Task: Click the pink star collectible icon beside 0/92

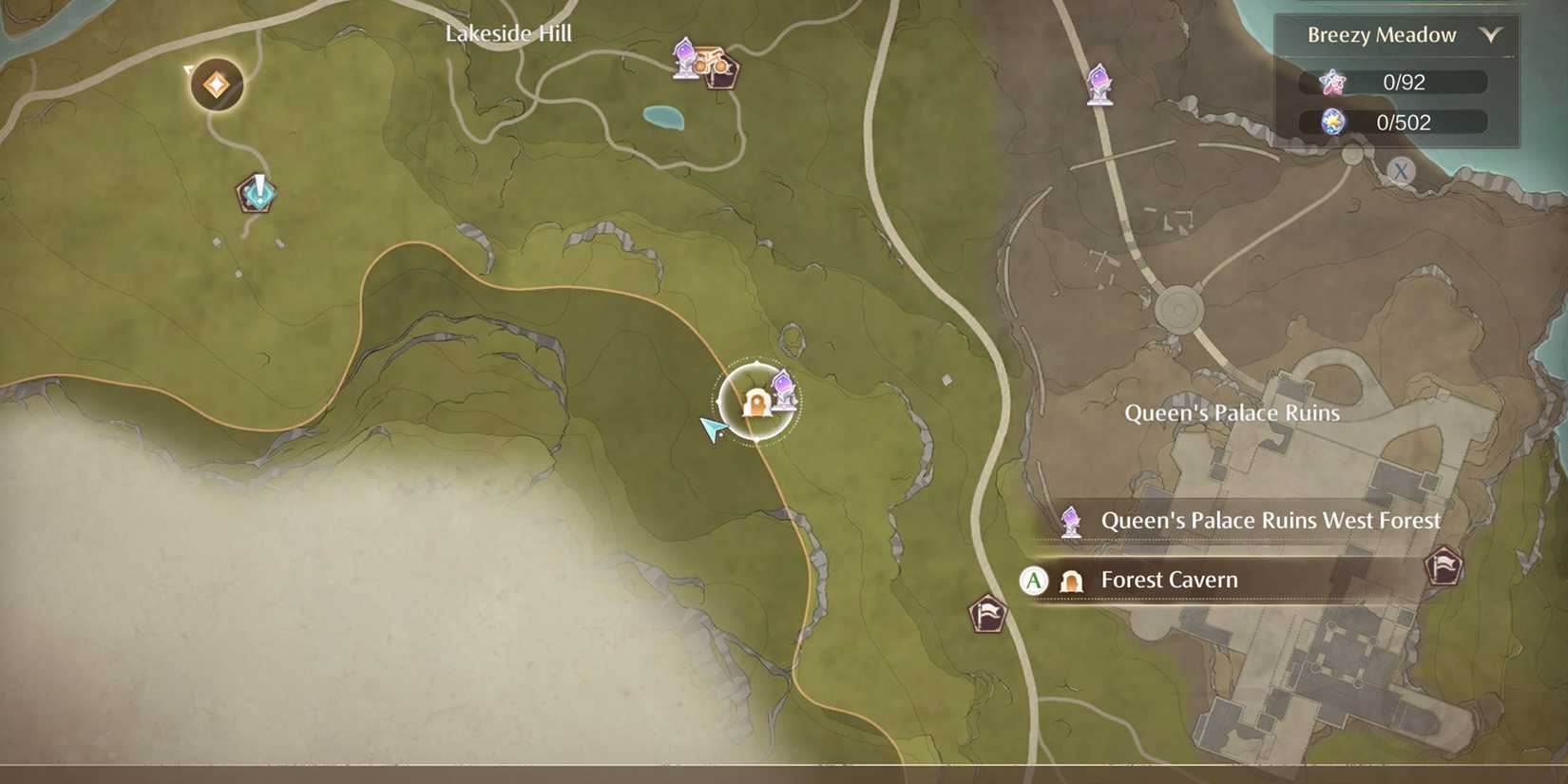Action: pyautogui.click(x=1334, y=82)
